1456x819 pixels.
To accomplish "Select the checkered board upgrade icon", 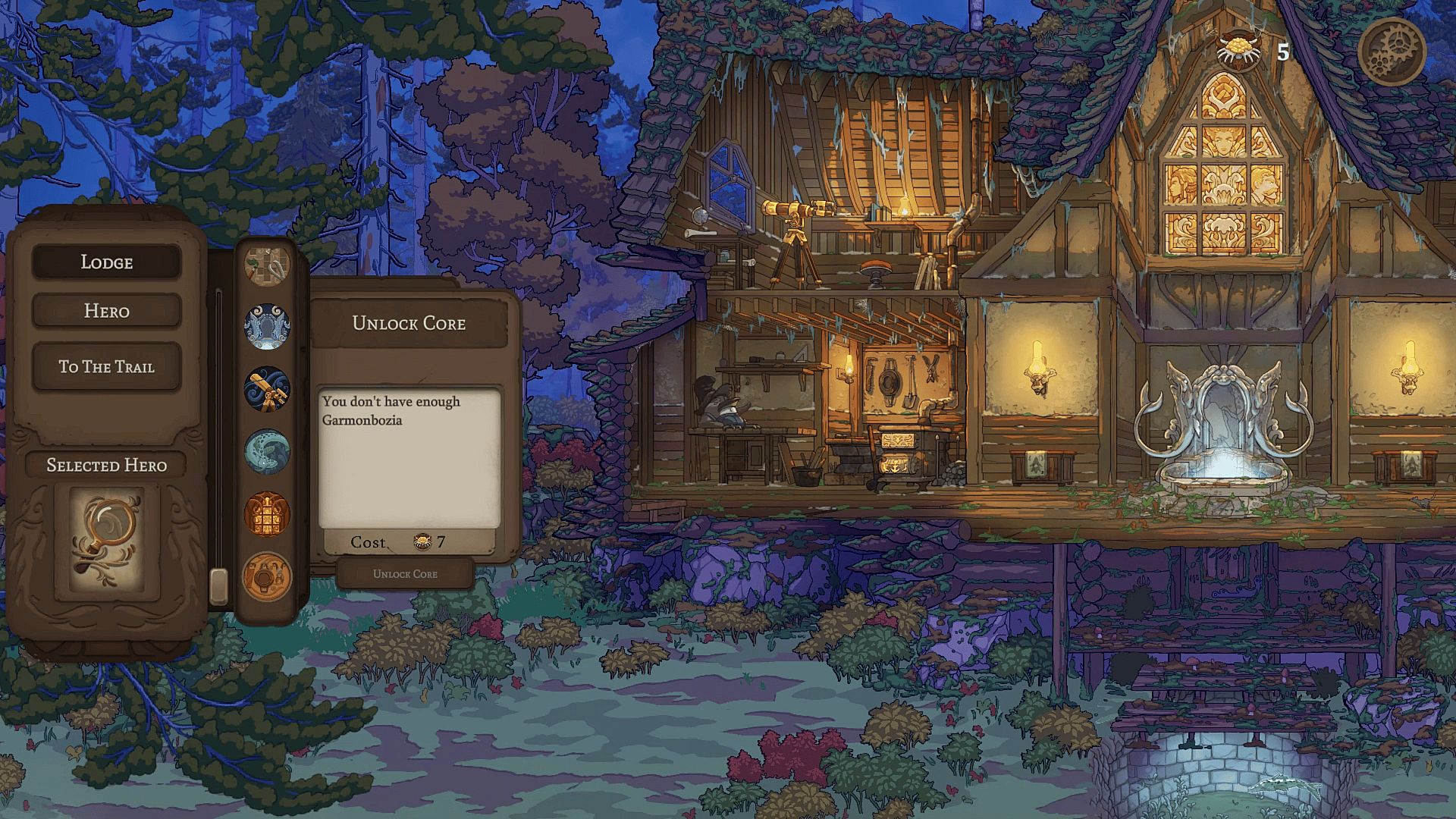I will point(267,263).
